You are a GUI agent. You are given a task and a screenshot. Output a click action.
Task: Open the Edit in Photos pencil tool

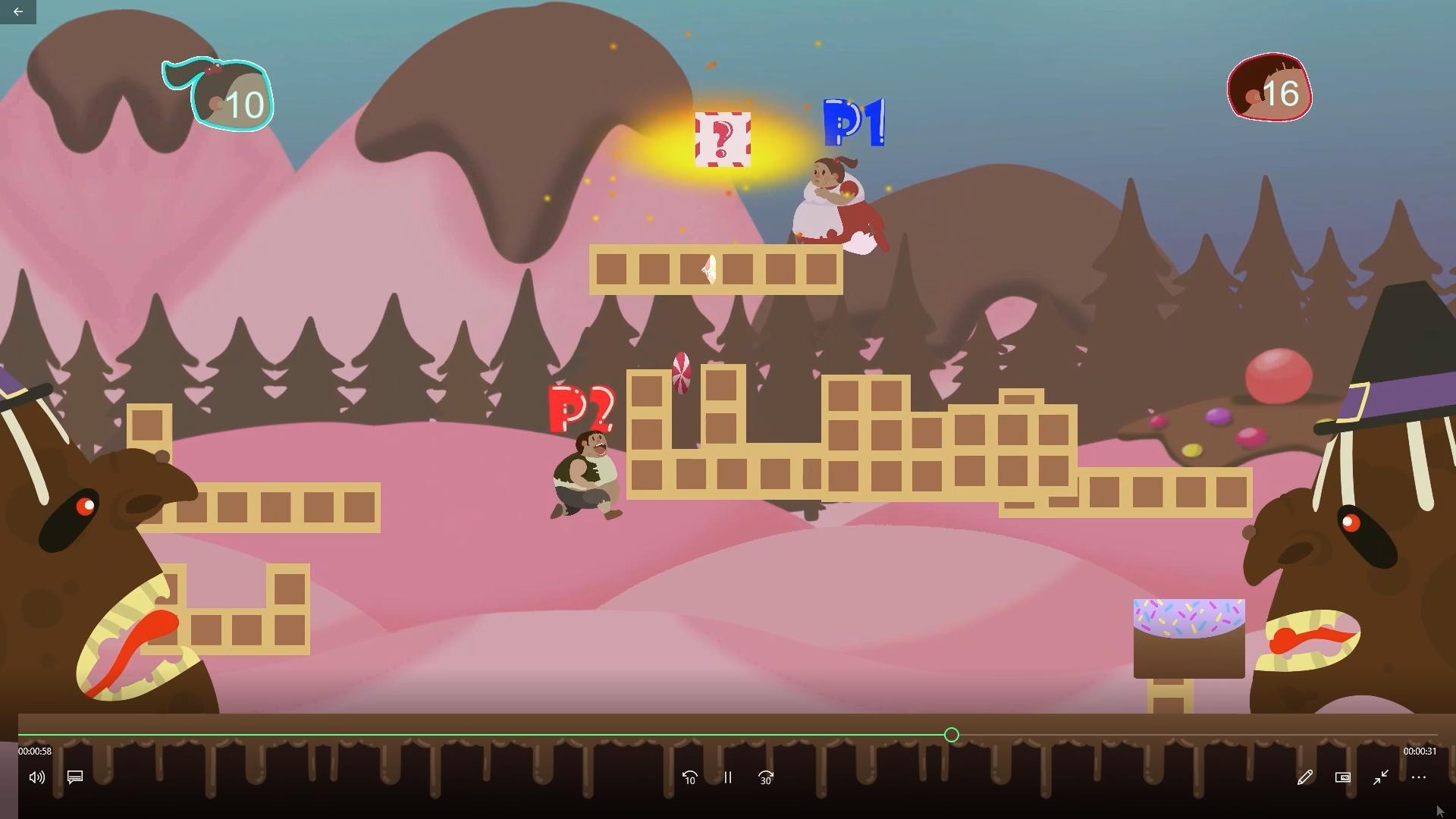(x=1304, y=777)
